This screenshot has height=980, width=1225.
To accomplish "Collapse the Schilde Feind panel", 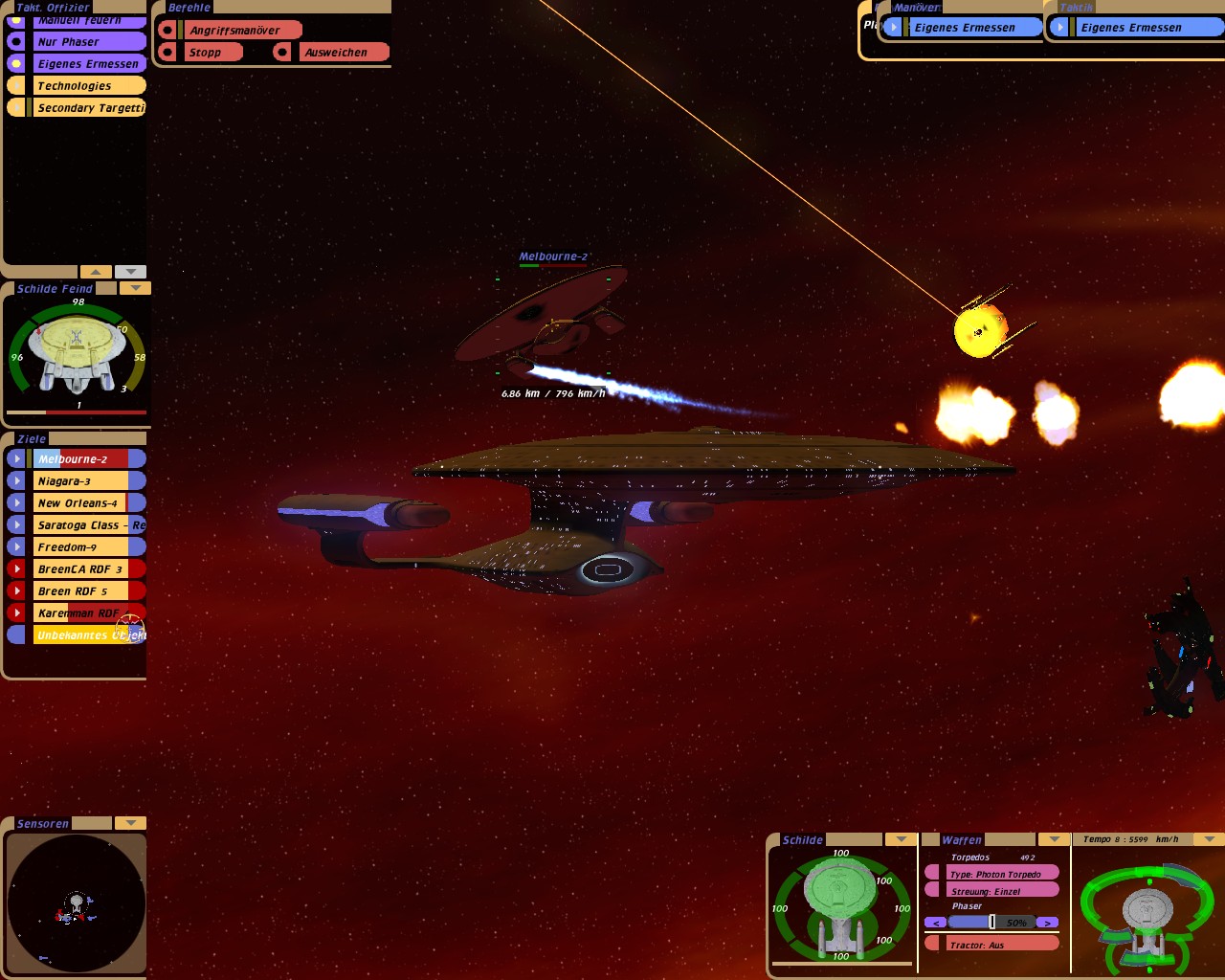I will 135,288.
